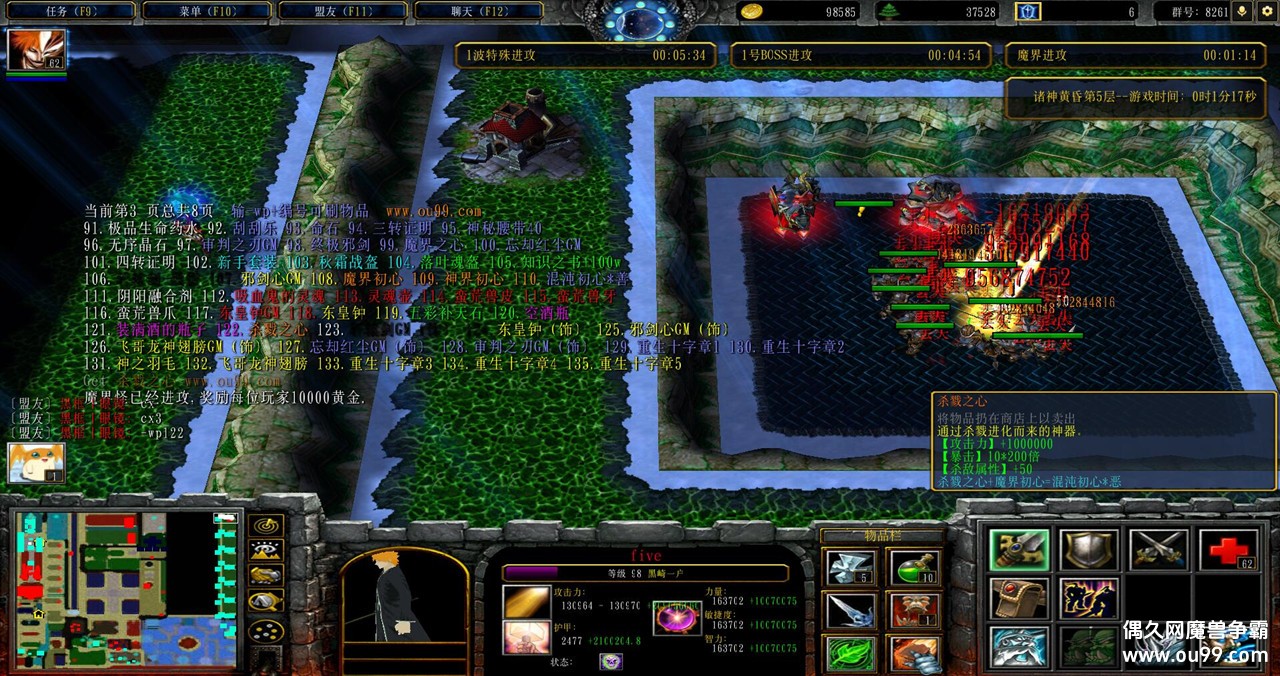This screenshot has height=676, width=1280.
Task: Activate the crossed swords attack command
Action: pos(1158,550)
